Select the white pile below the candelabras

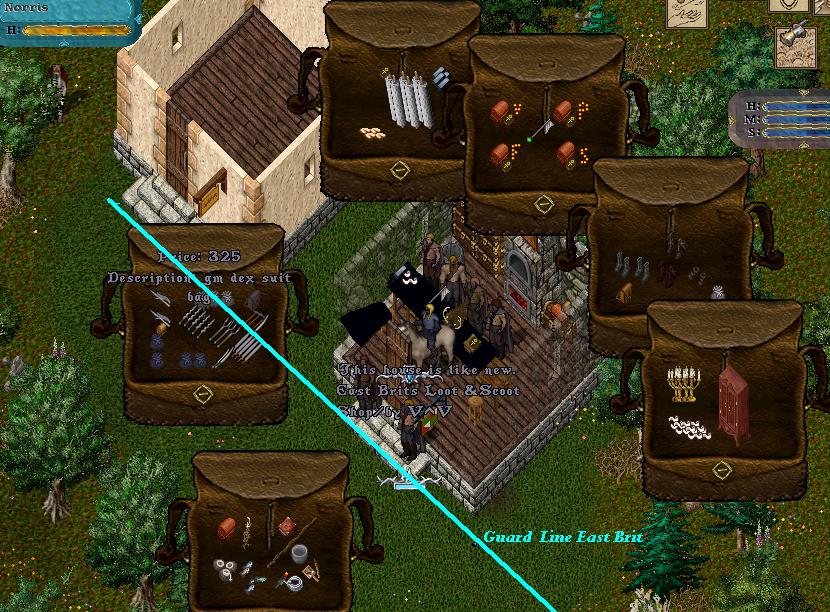tap(692, 425)
